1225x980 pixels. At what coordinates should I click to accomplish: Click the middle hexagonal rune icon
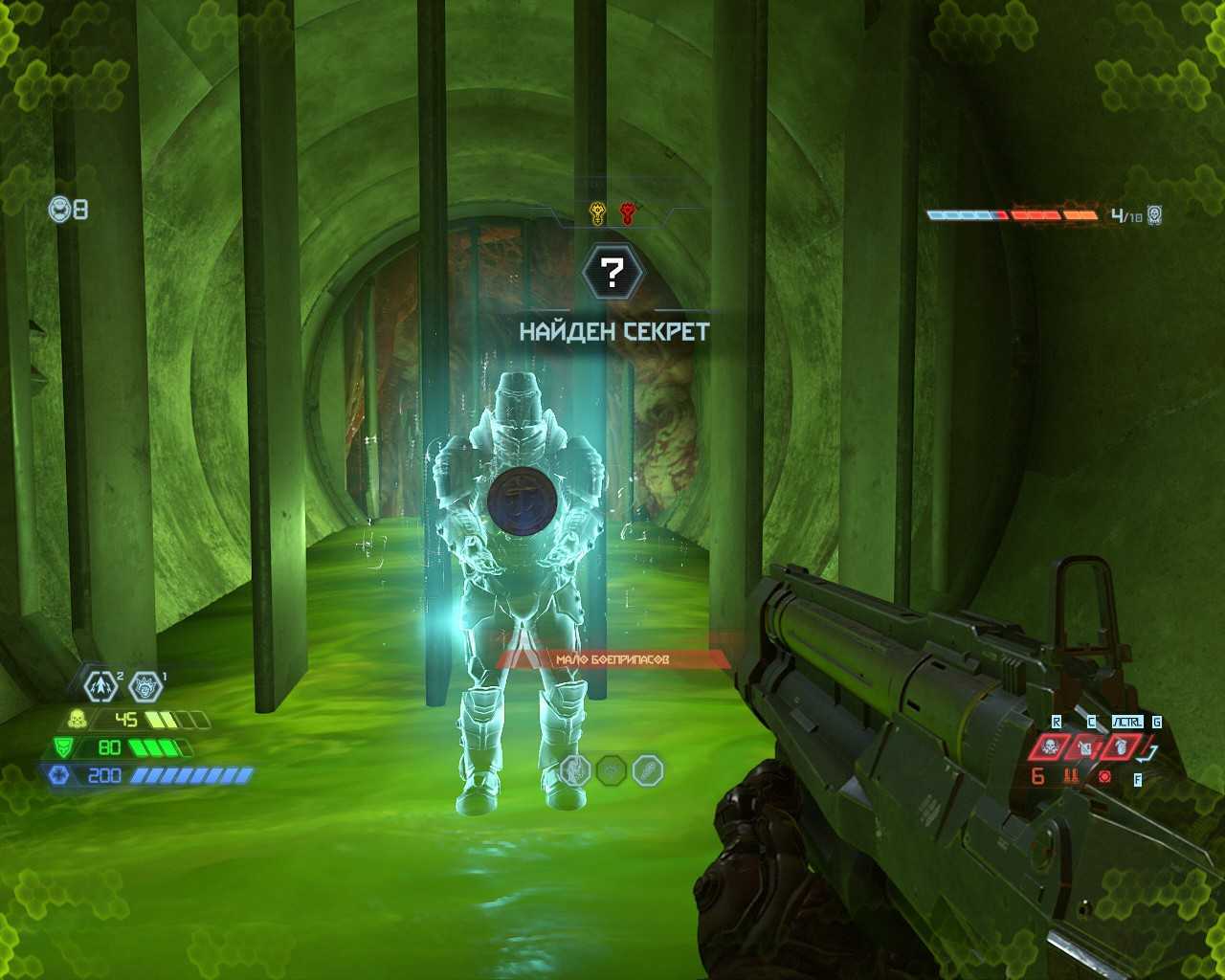click(612, 769)
